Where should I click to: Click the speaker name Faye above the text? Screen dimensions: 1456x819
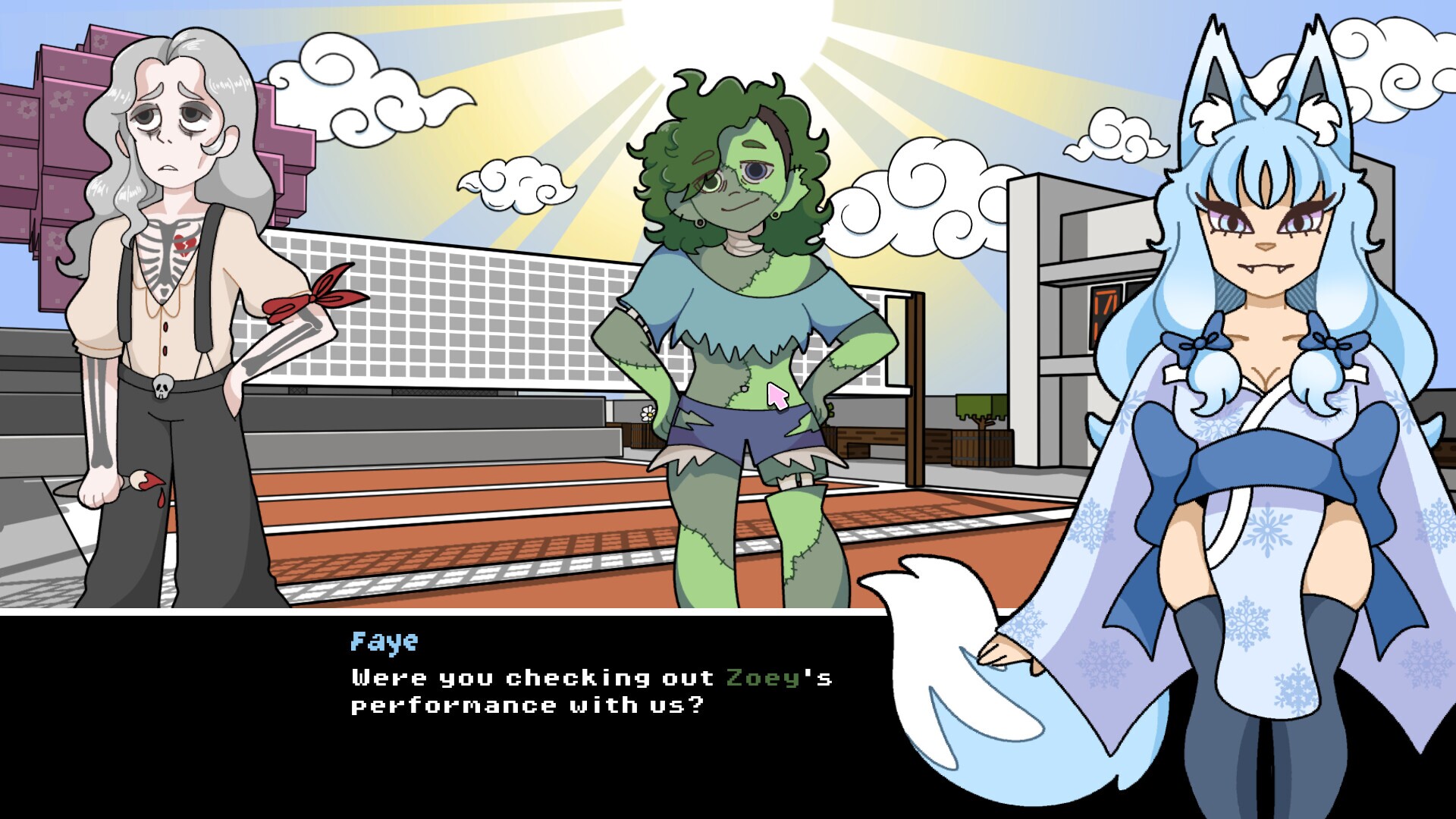point(381,641)
